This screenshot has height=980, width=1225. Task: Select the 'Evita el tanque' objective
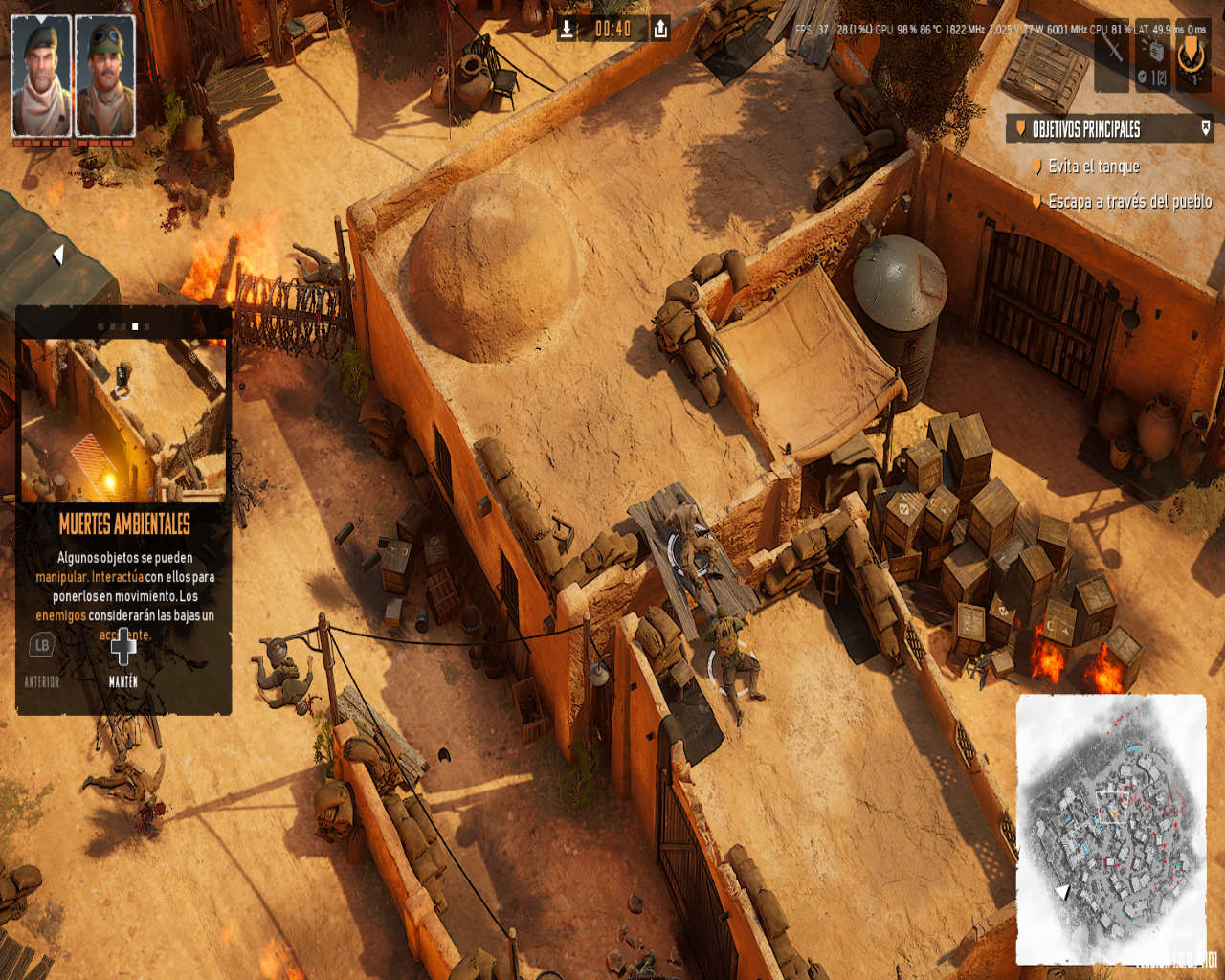(x=1093, y=167)
